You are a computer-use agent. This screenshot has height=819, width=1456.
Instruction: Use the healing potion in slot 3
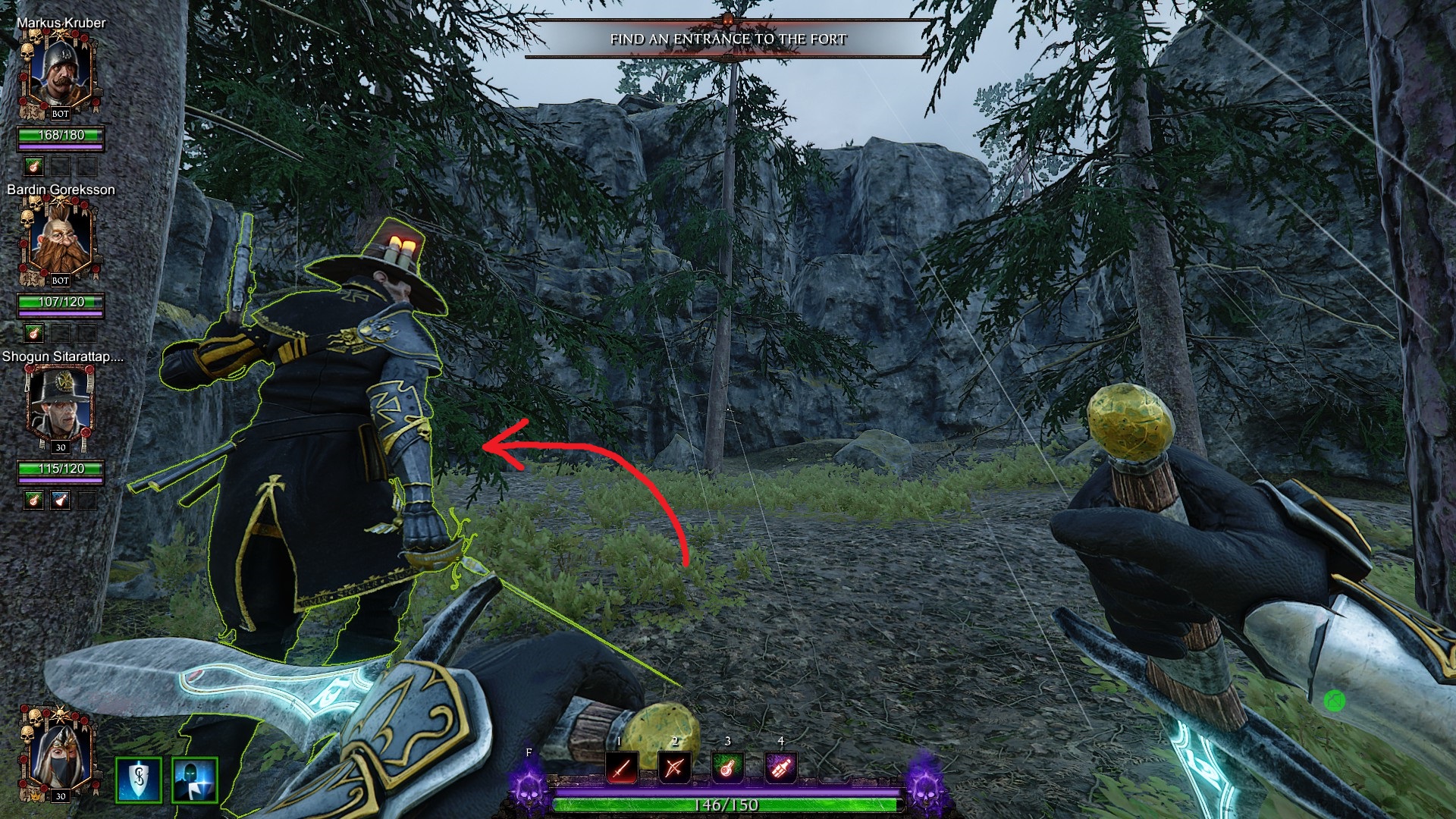[x=727, y=767]
